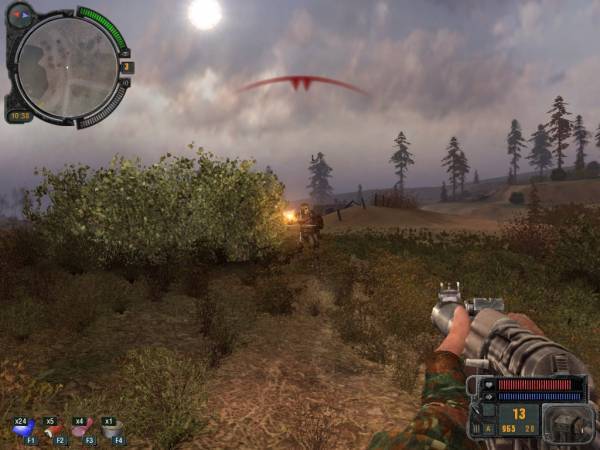Select the pink F3 quick-slot item
This screenshot has width=600, height=450.
pos(82,428)
